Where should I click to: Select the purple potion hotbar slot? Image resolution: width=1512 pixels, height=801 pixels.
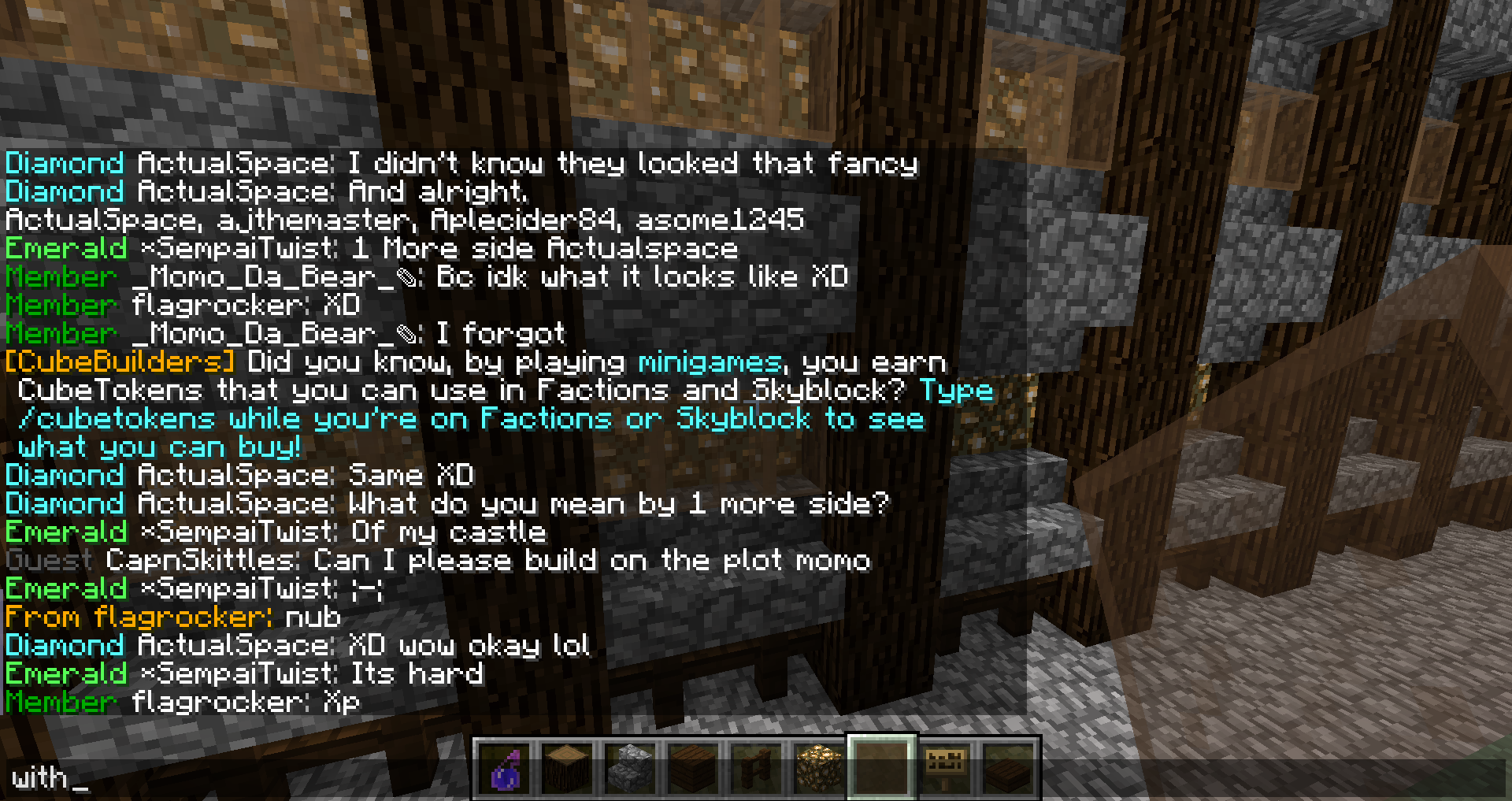(505, 768)
